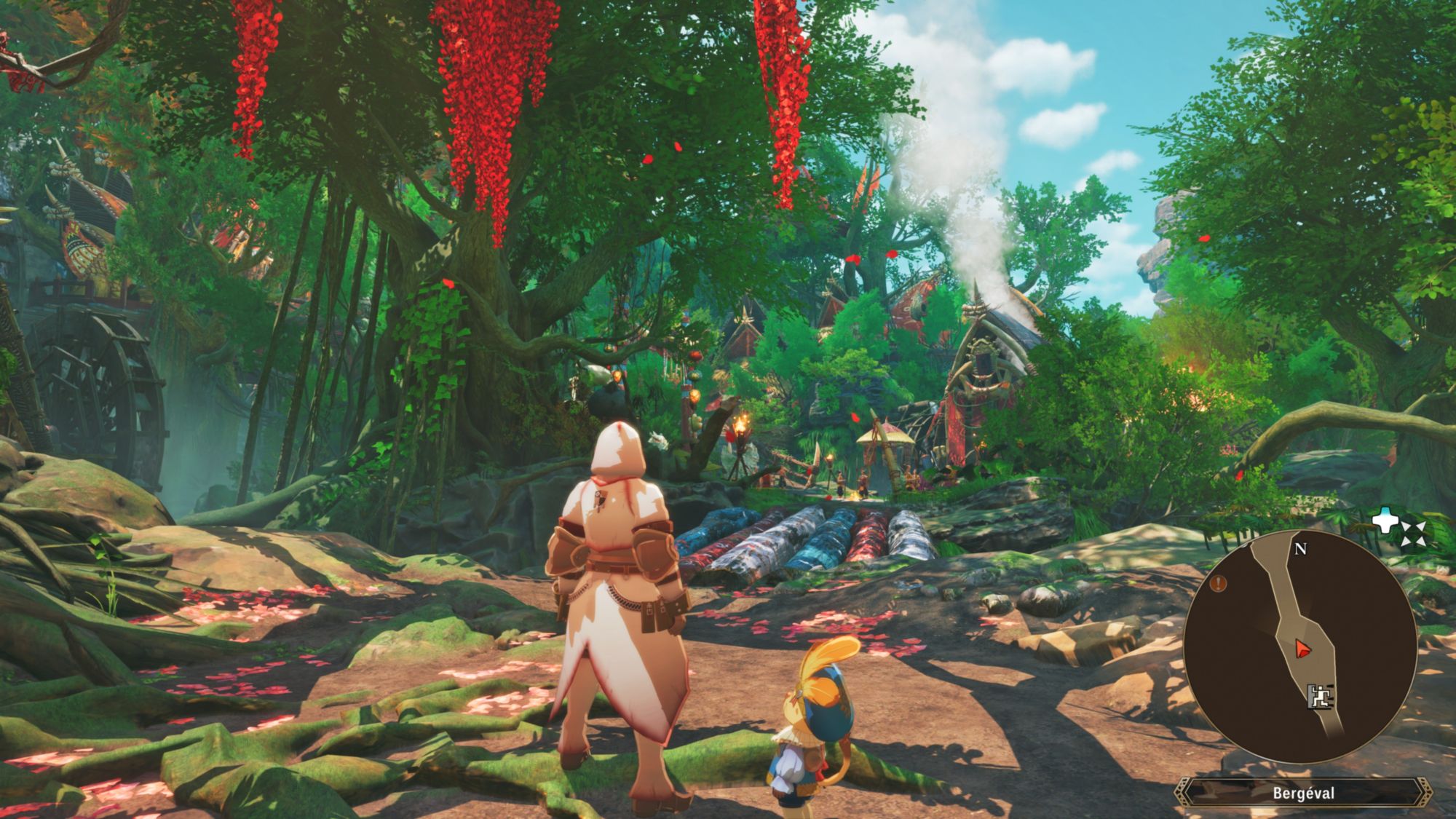Click the four-arrow map expand icon
The width and height of the screenshot is (1456, 819).
[x=1412, y=534]
